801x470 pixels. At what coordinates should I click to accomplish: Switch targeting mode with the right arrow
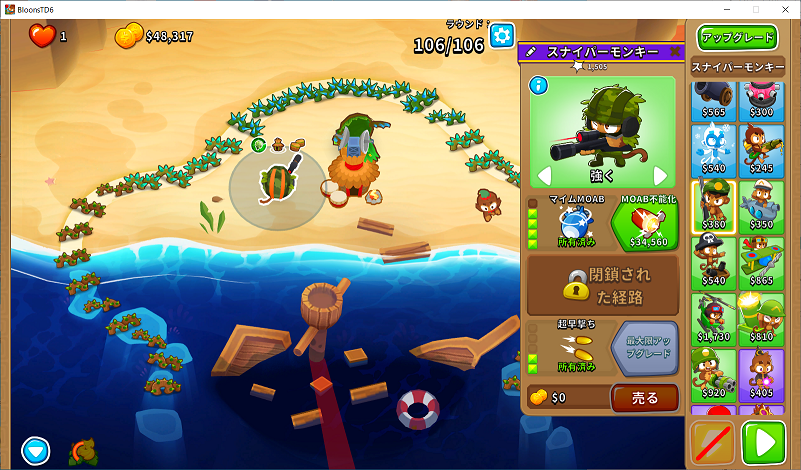pos(659,175)
